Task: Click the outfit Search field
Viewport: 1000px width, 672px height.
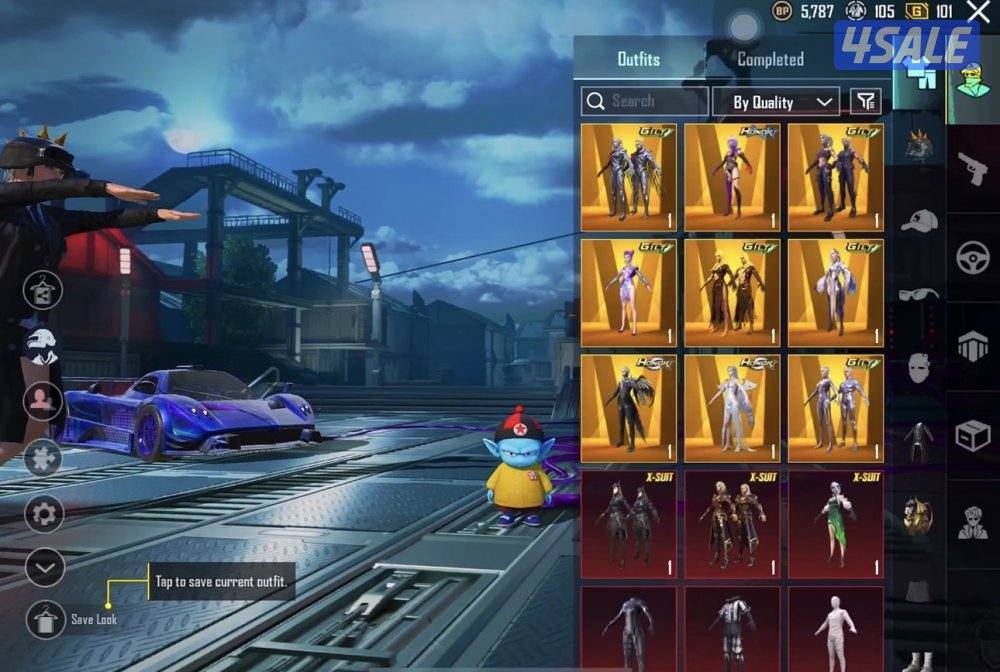Action: tap(645, 101)
